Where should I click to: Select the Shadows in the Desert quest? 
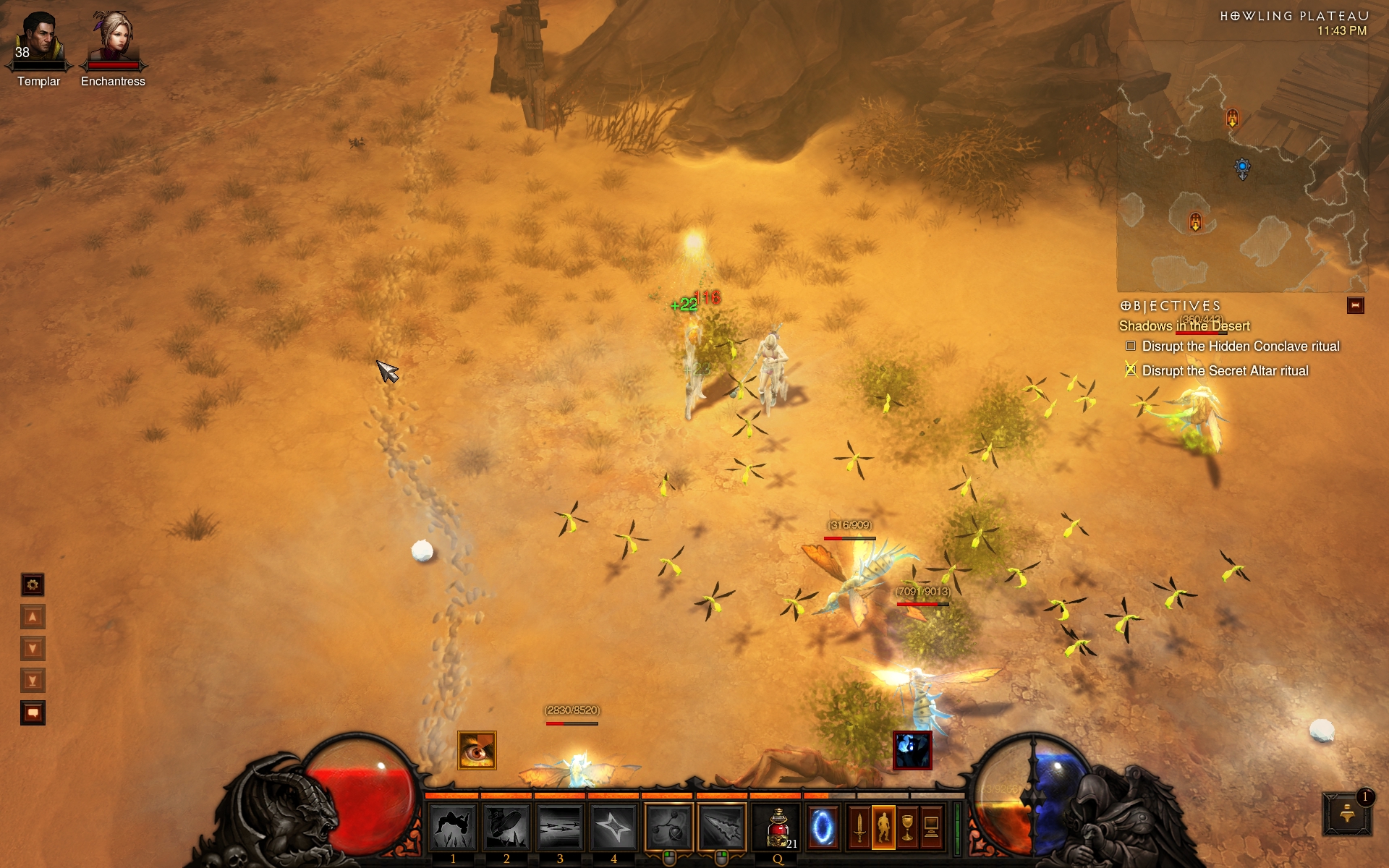(1184, 326)
